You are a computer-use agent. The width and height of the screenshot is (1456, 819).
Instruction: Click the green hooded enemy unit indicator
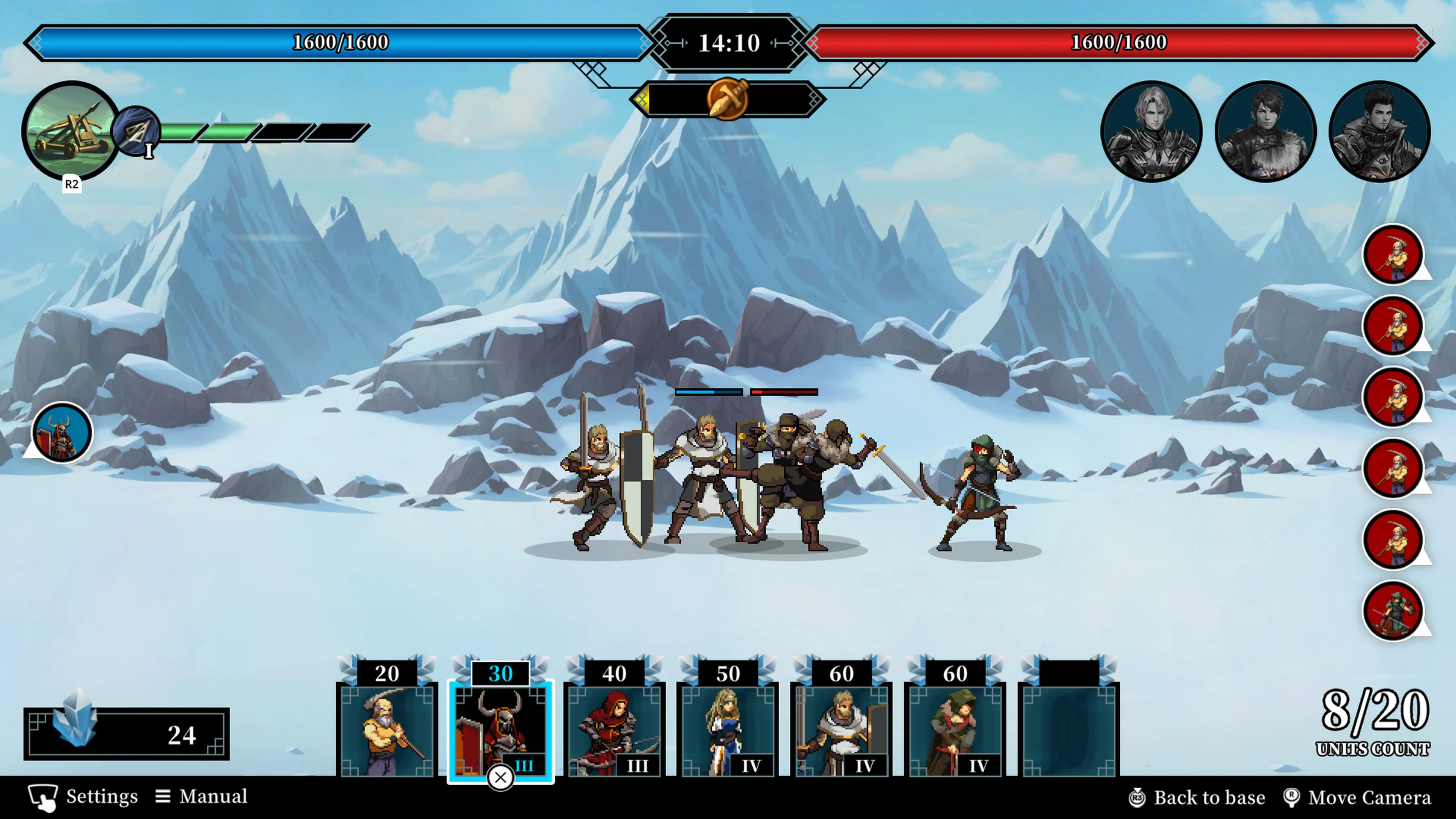[1393, 610]
